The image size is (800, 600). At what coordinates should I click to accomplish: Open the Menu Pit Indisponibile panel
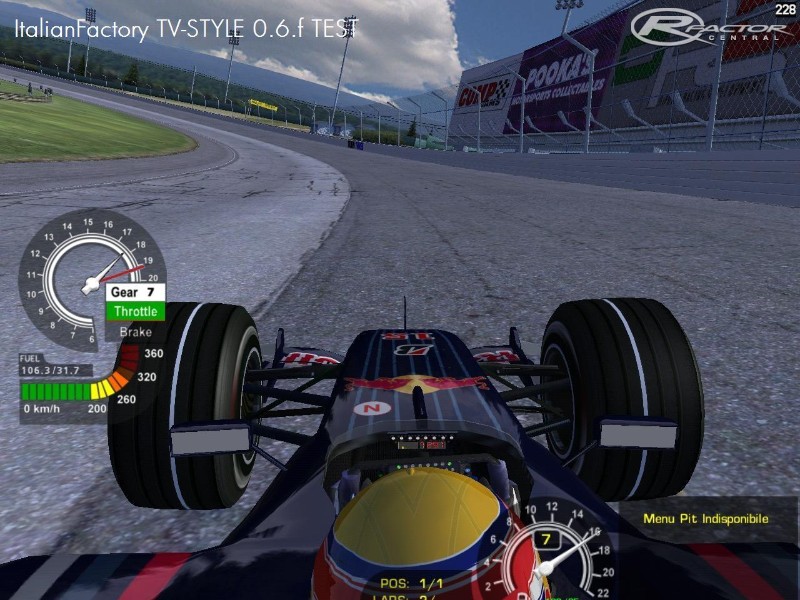[x=706, y=519]
